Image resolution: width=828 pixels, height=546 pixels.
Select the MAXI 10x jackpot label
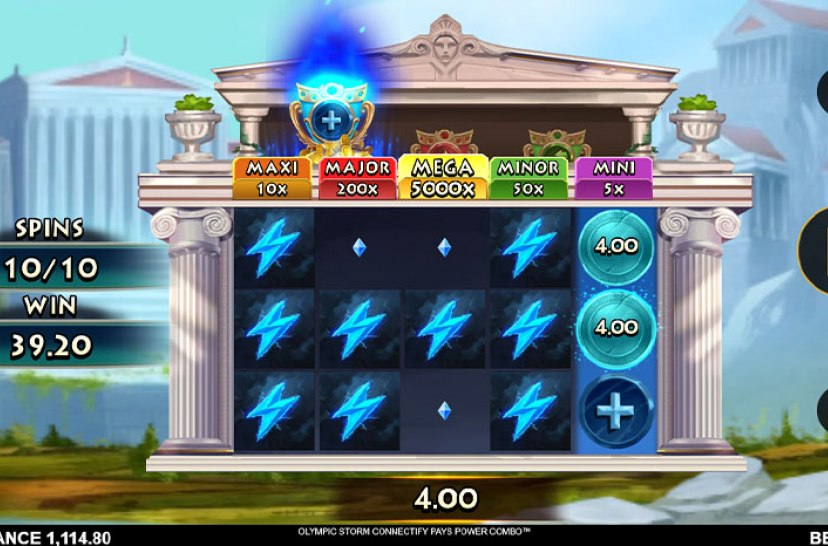click(273, 178)
